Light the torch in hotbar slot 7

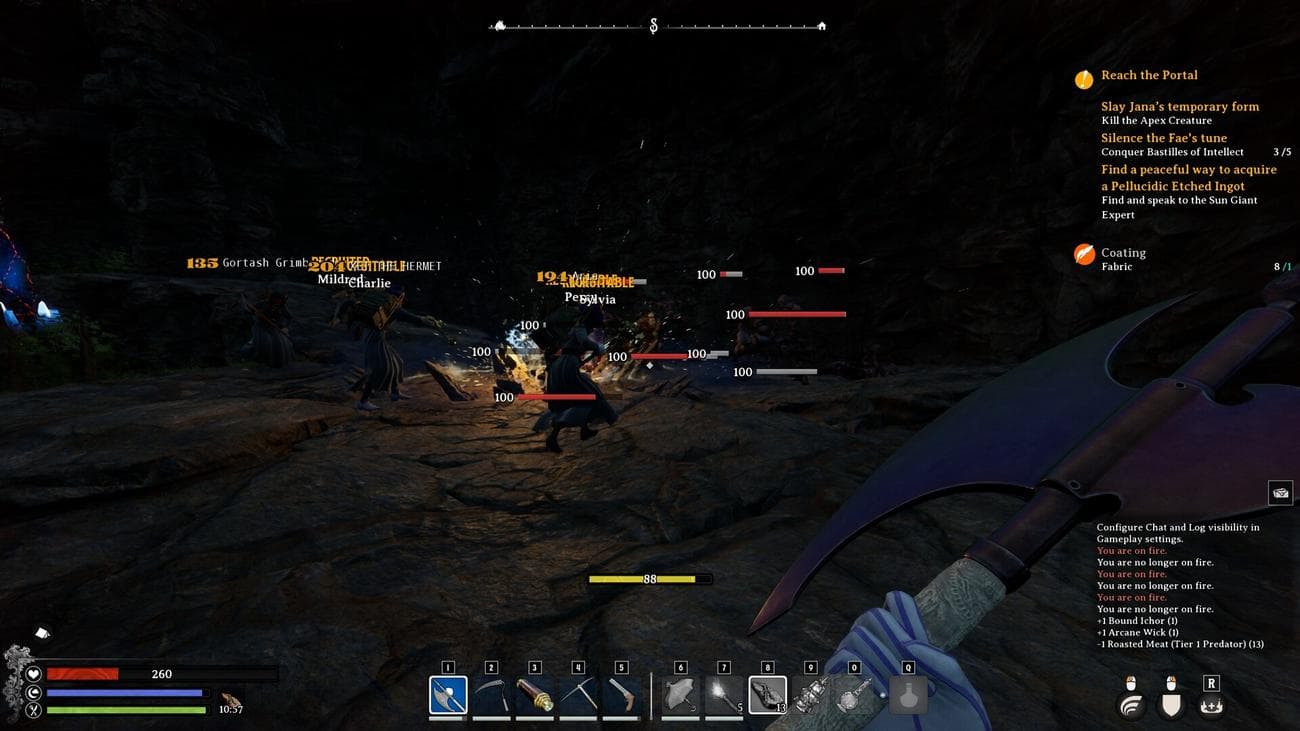click(621, 693)
